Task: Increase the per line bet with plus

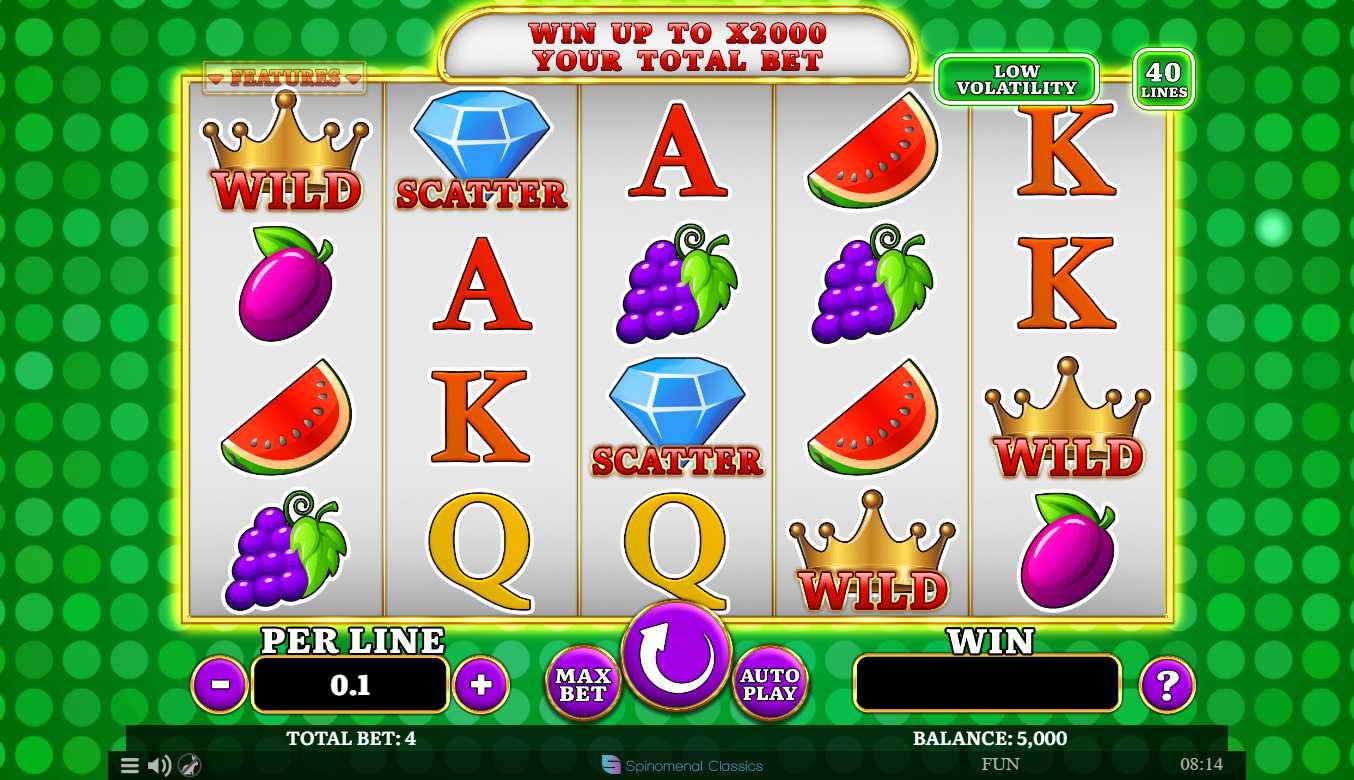Action: pyautogui.click(x=481, y=685)
